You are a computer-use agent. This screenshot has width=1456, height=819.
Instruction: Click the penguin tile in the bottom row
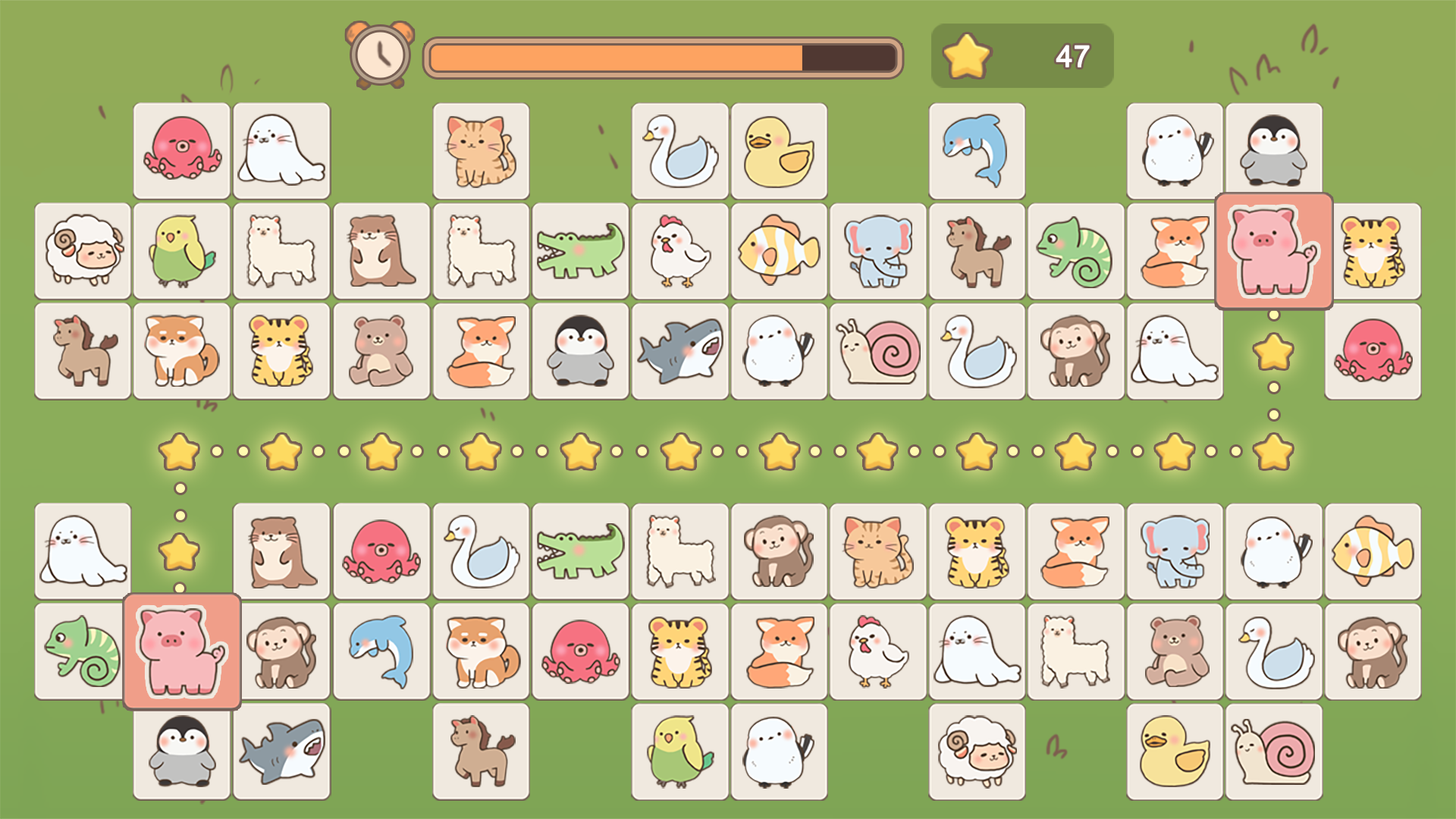tap(181, 749)
